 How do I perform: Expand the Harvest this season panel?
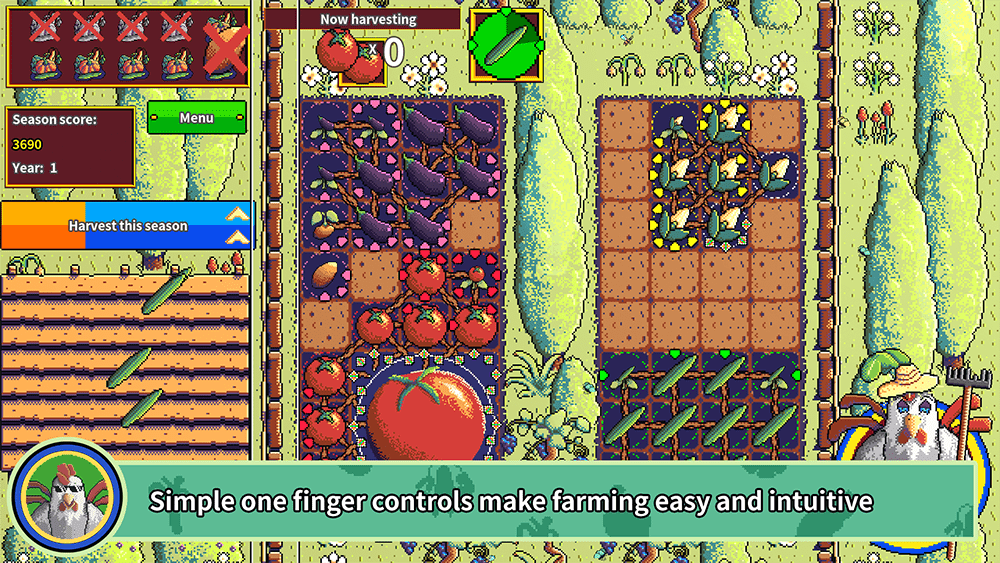[236, 225]
